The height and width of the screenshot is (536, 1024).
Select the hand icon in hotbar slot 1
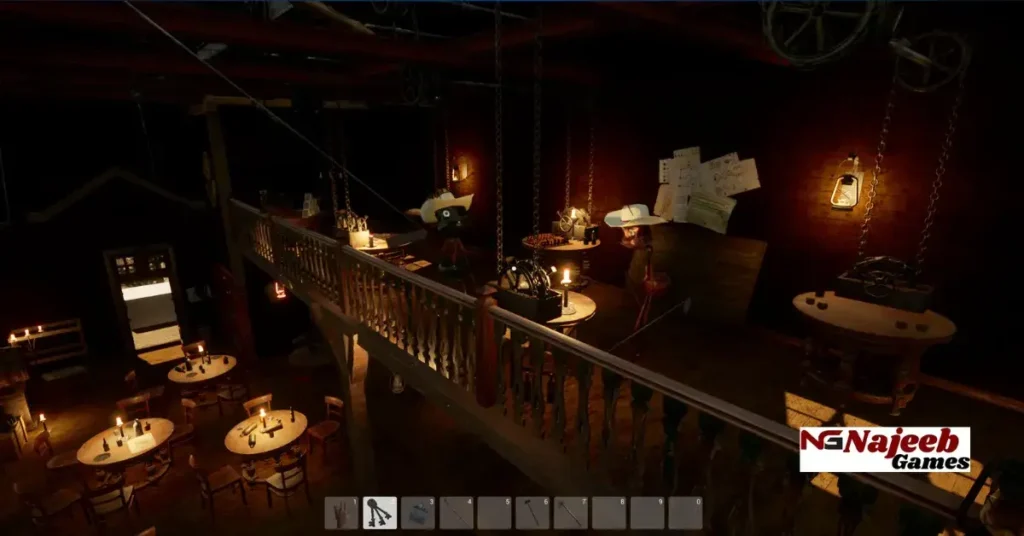tap(341, 513)
